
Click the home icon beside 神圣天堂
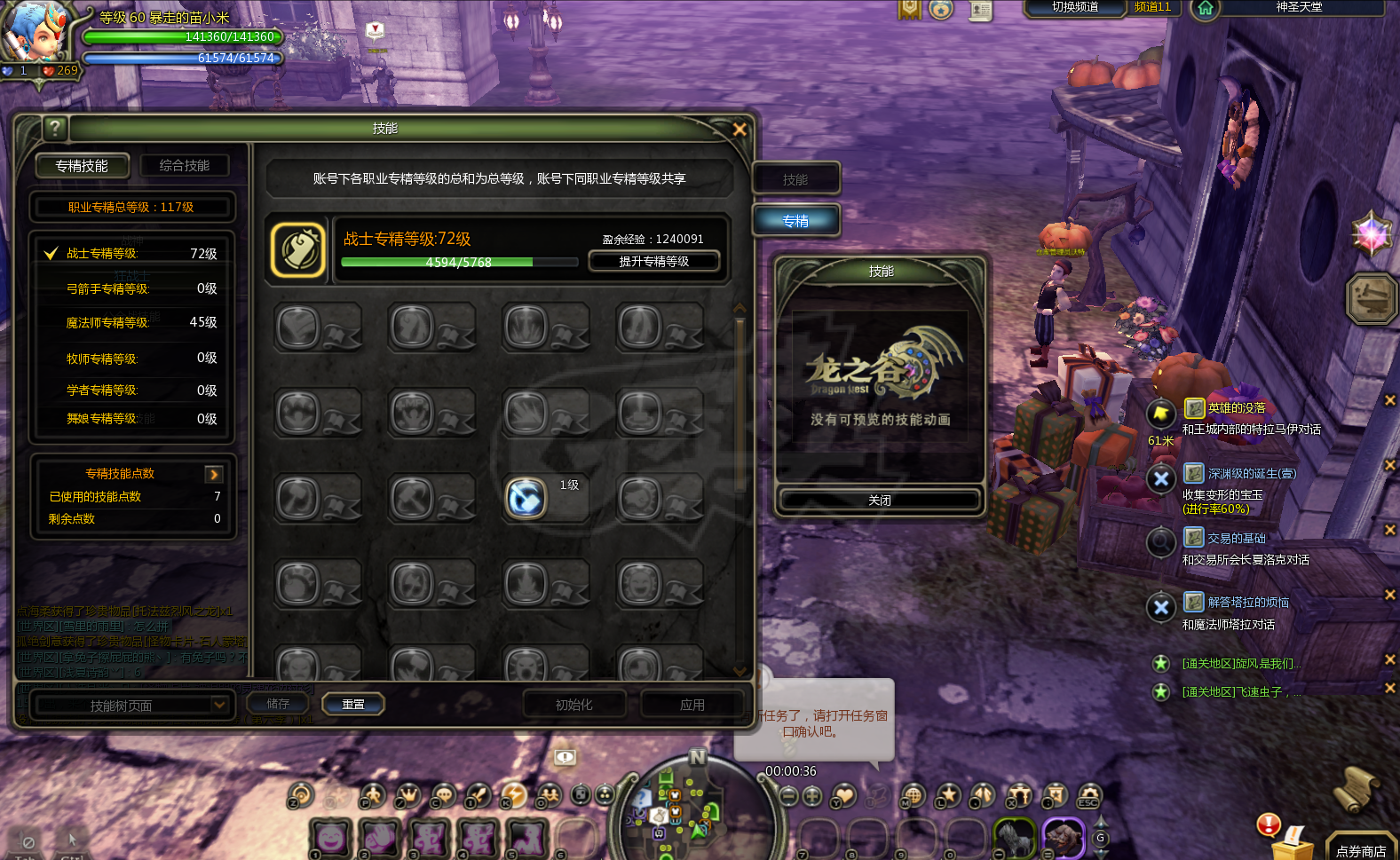(x=1205, y=11)
